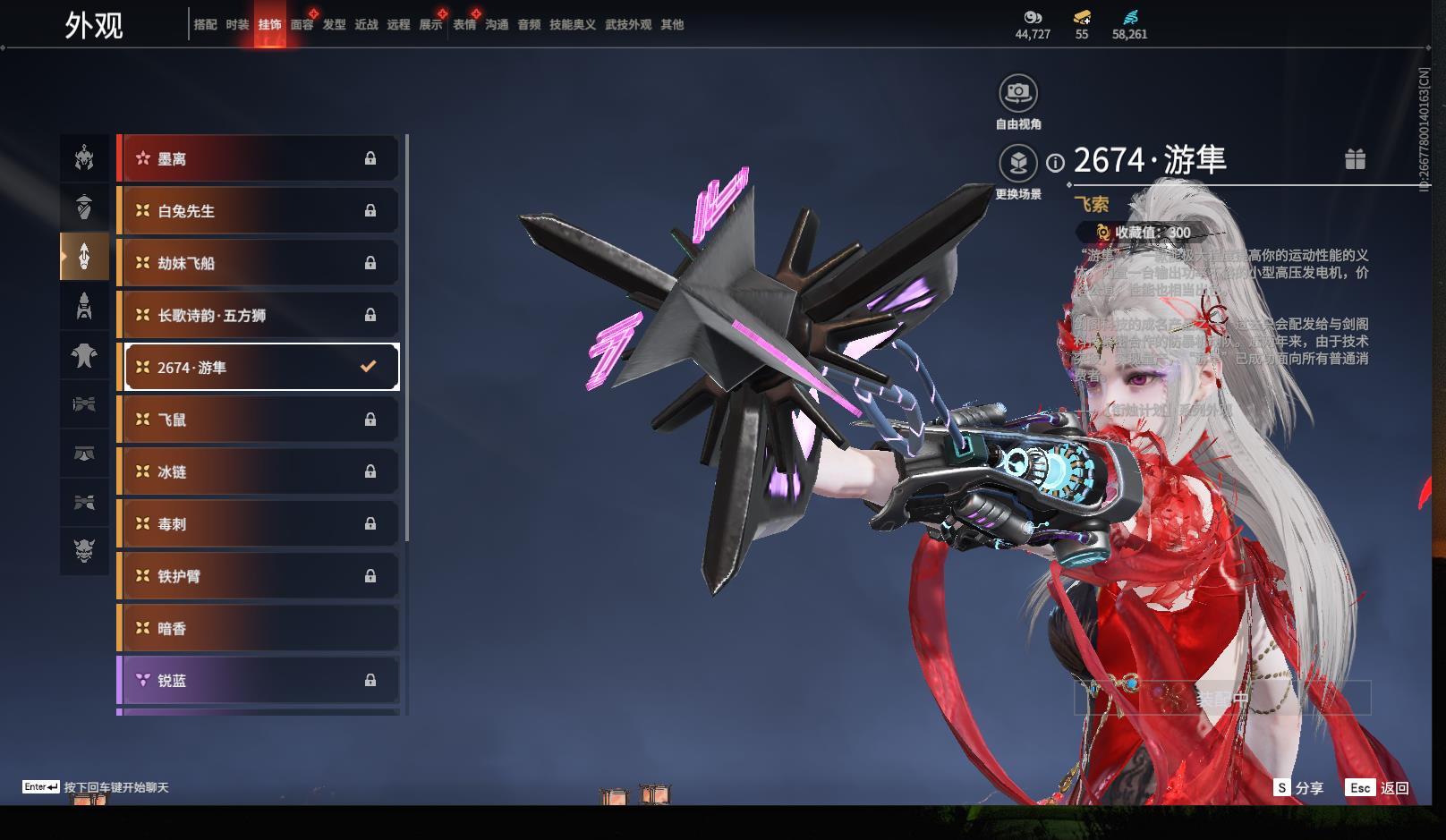Screen dimensions: 1446x840
Task: Open the 其他 tab
Action: pyautogui.click(x=672, y=25)
